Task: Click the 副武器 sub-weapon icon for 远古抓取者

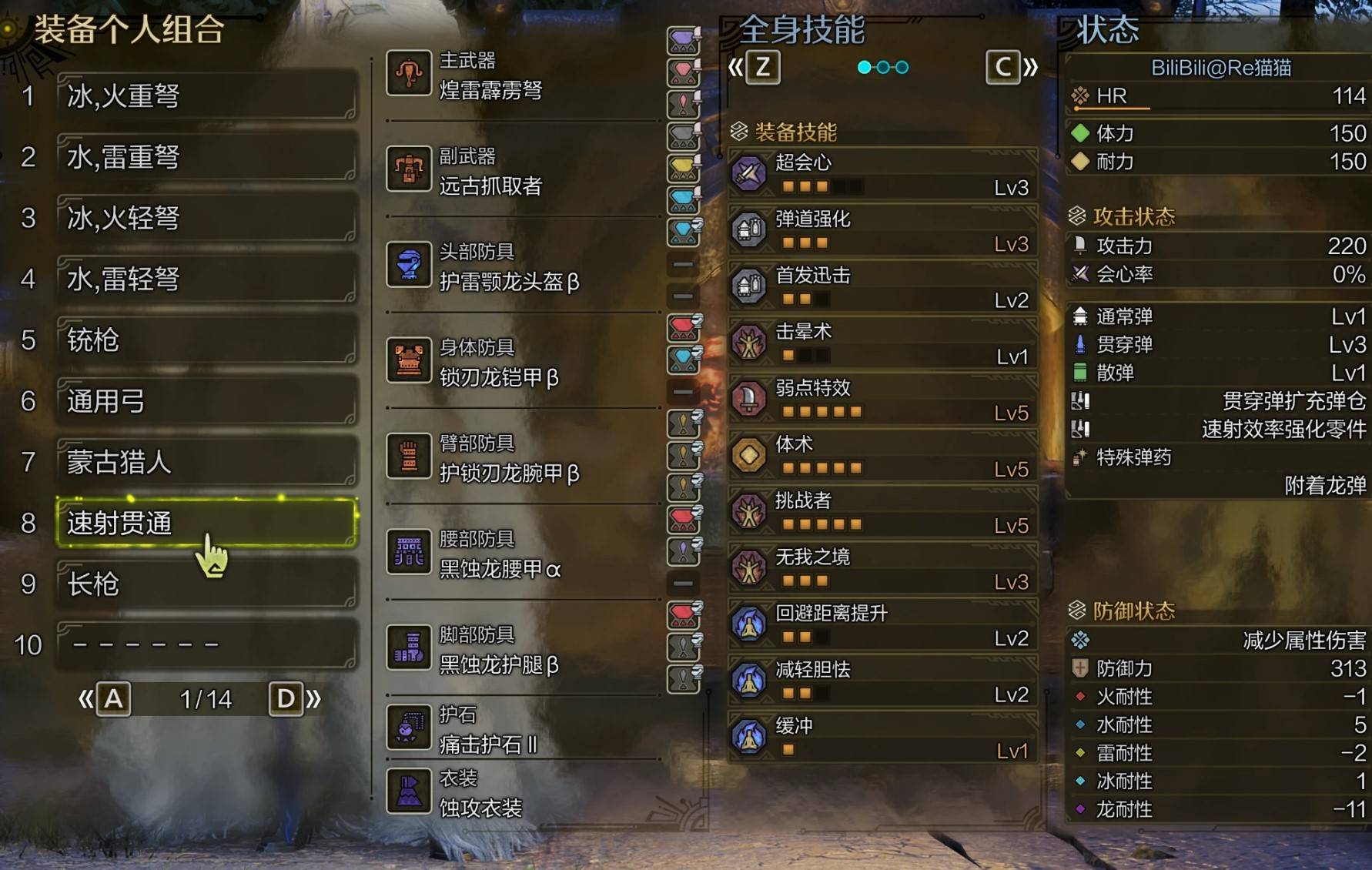Action: [x=409, y=170]
